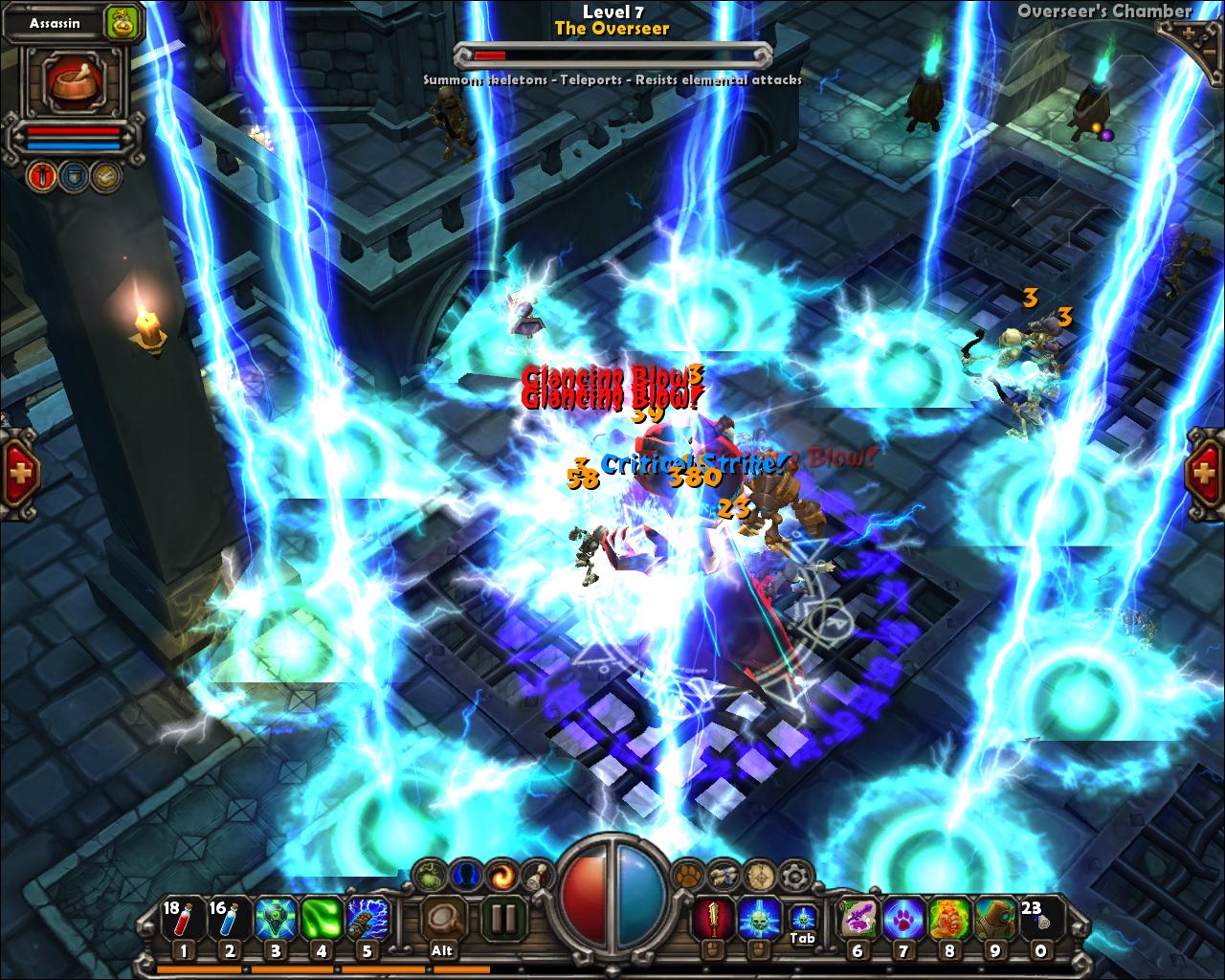Open the settings gear icon above the hotbar
Viewport: 1225px width, 980px height.
(792, 873)
